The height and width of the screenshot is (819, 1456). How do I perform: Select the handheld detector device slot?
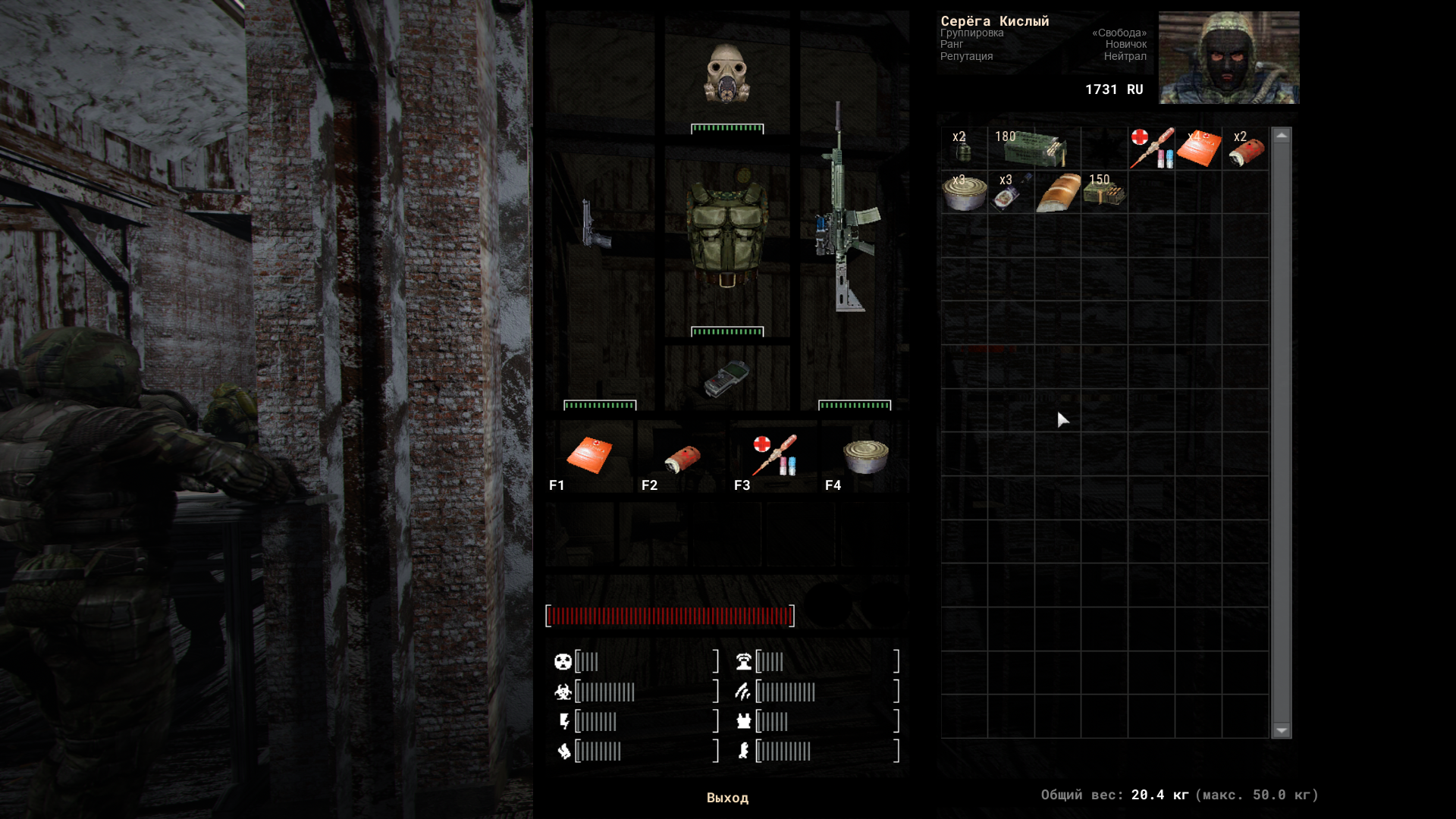point(726,378)
